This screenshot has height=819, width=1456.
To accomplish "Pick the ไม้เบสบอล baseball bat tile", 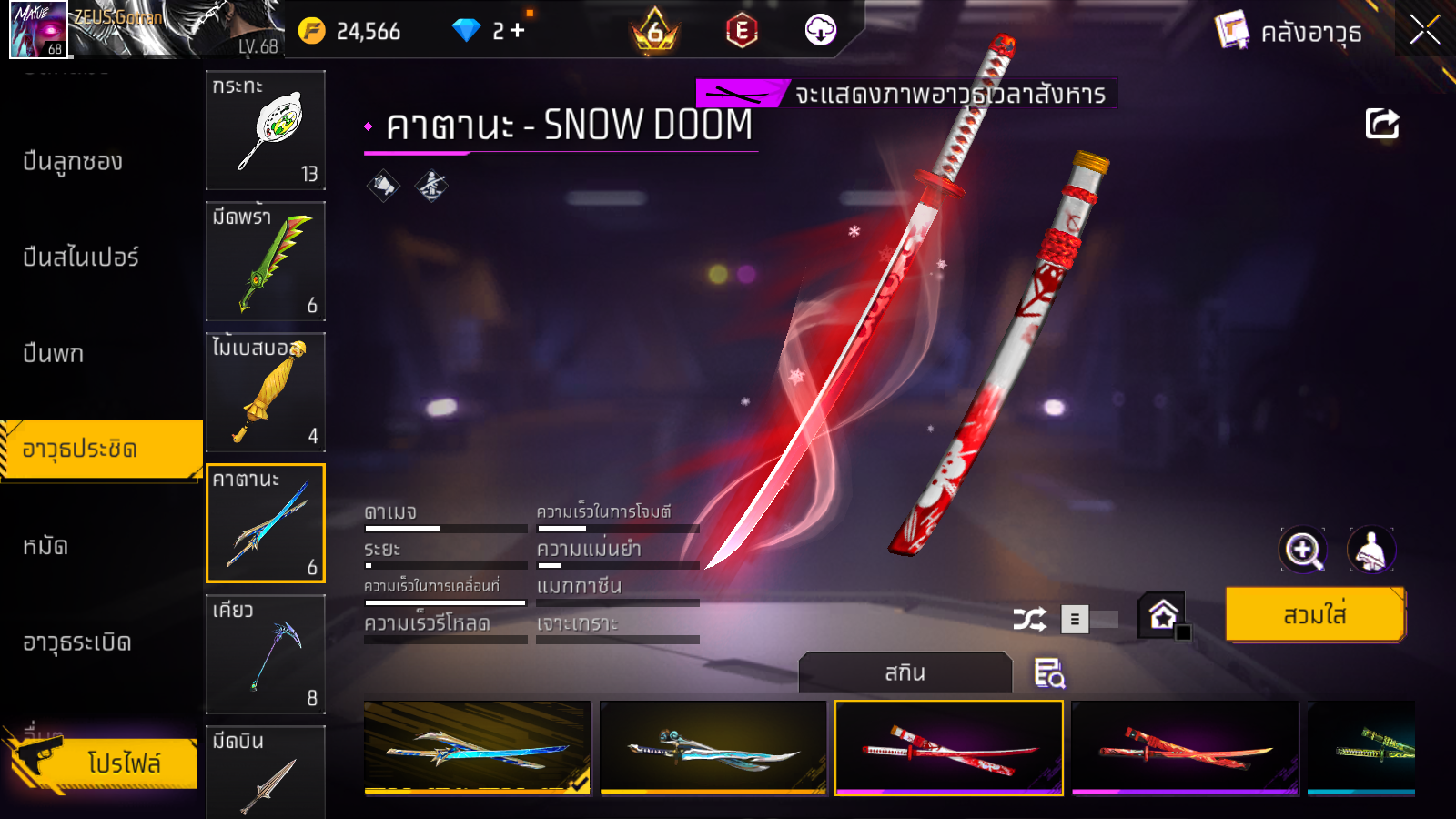I will [266, 392].
